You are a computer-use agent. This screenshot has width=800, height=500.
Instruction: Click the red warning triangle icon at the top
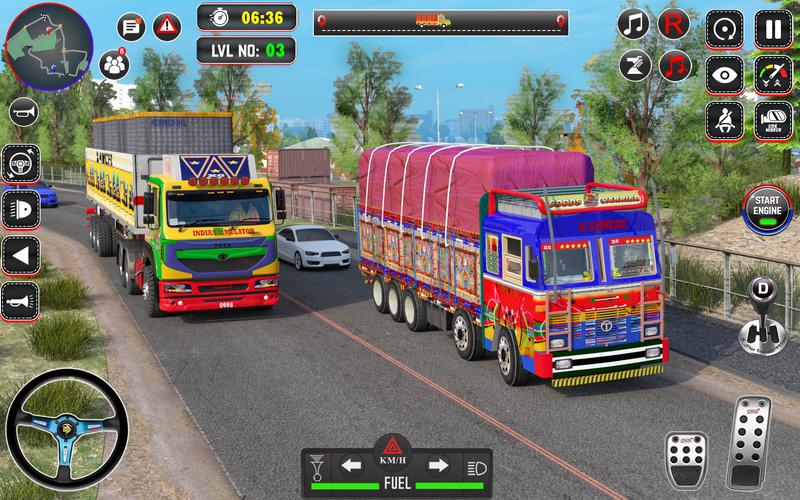tap(167, 27)
